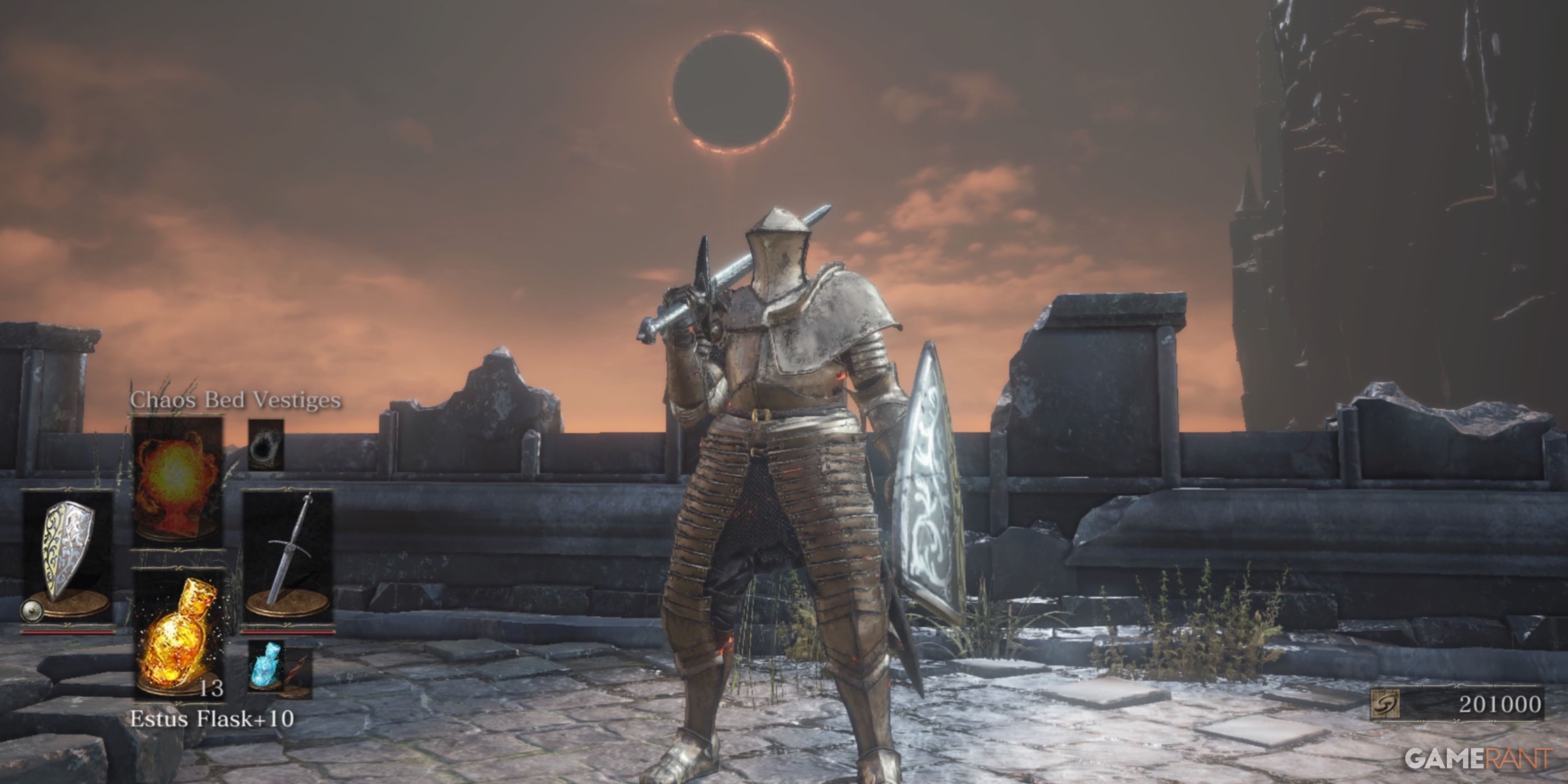Select the Chaos Bed Vestiges name label
The width and height of the screenshot is (1568, 784).
pos(234,401)
